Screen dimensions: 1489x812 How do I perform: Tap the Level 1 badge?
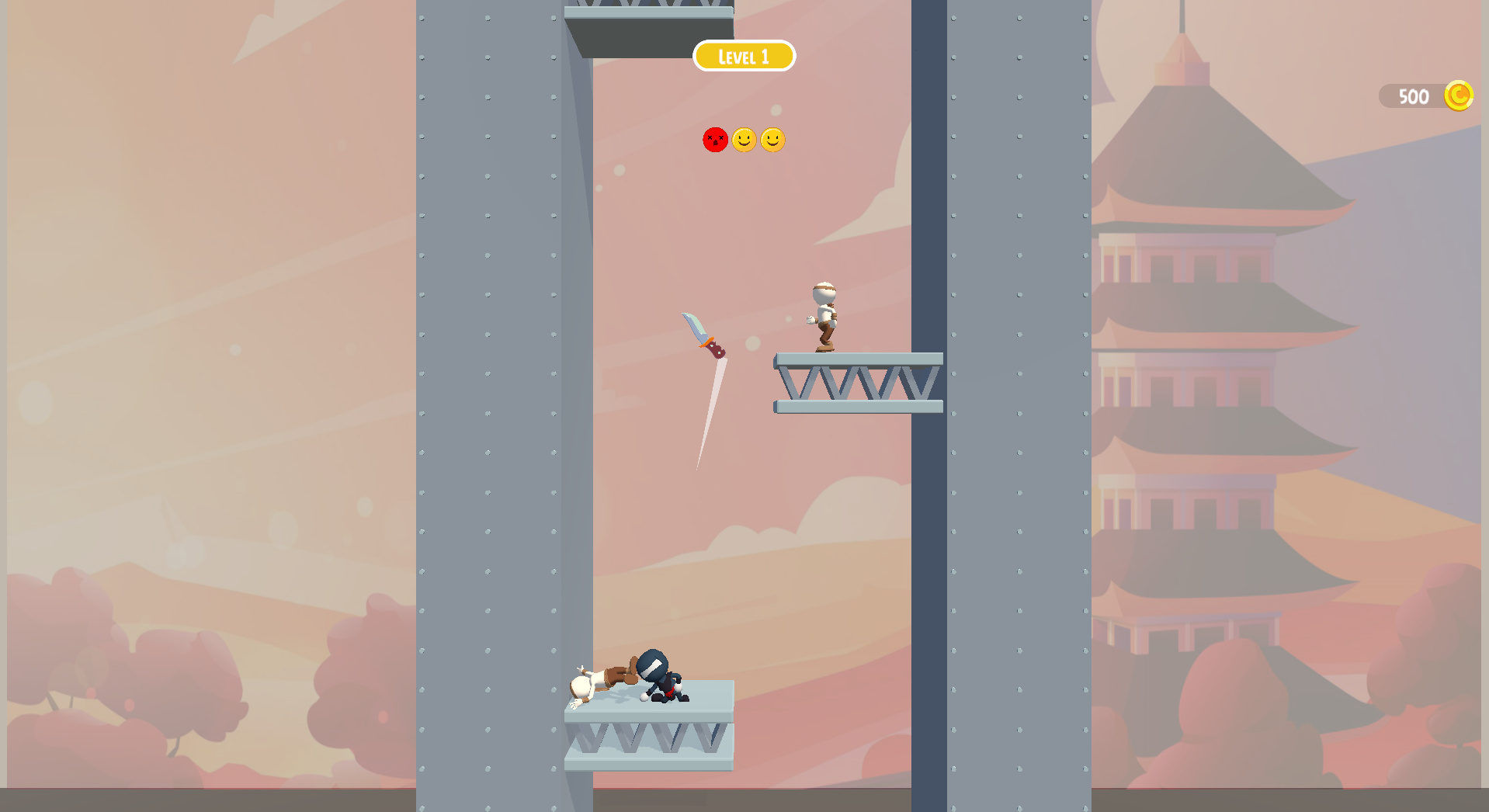[x=744, y=56]
